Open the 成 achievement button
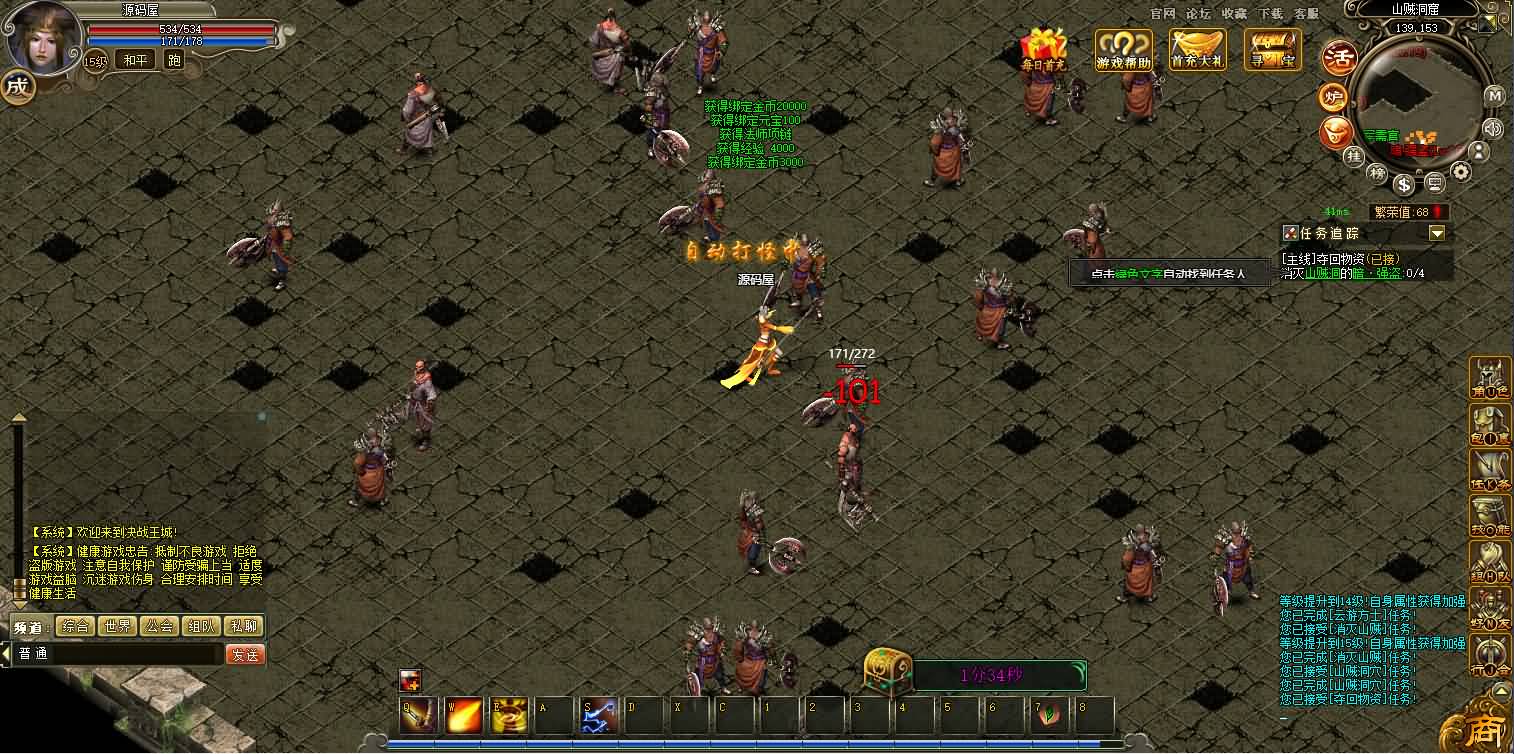The width and height of the screenshot is (1514, 754). [x=17, y=86]
